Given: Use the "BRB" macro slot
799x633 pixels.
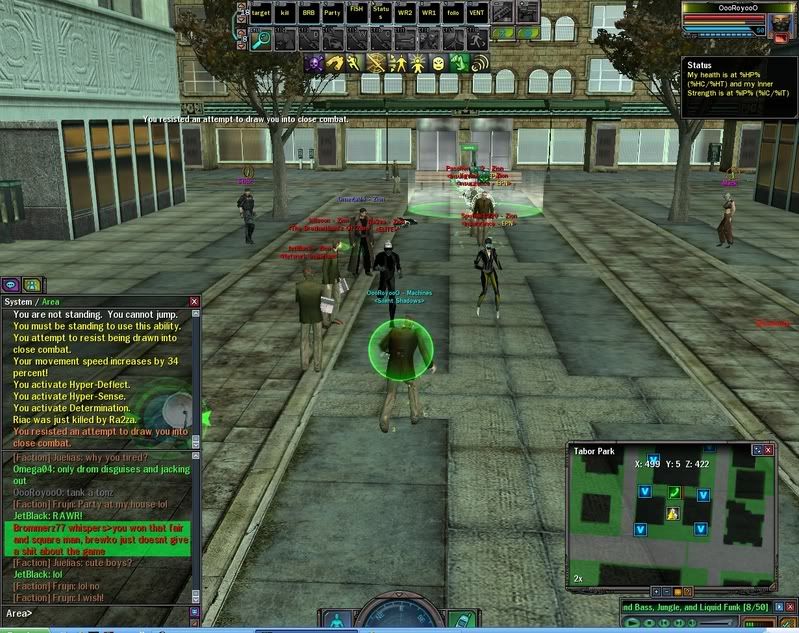Looking at the screenshot, I should 309,13.
